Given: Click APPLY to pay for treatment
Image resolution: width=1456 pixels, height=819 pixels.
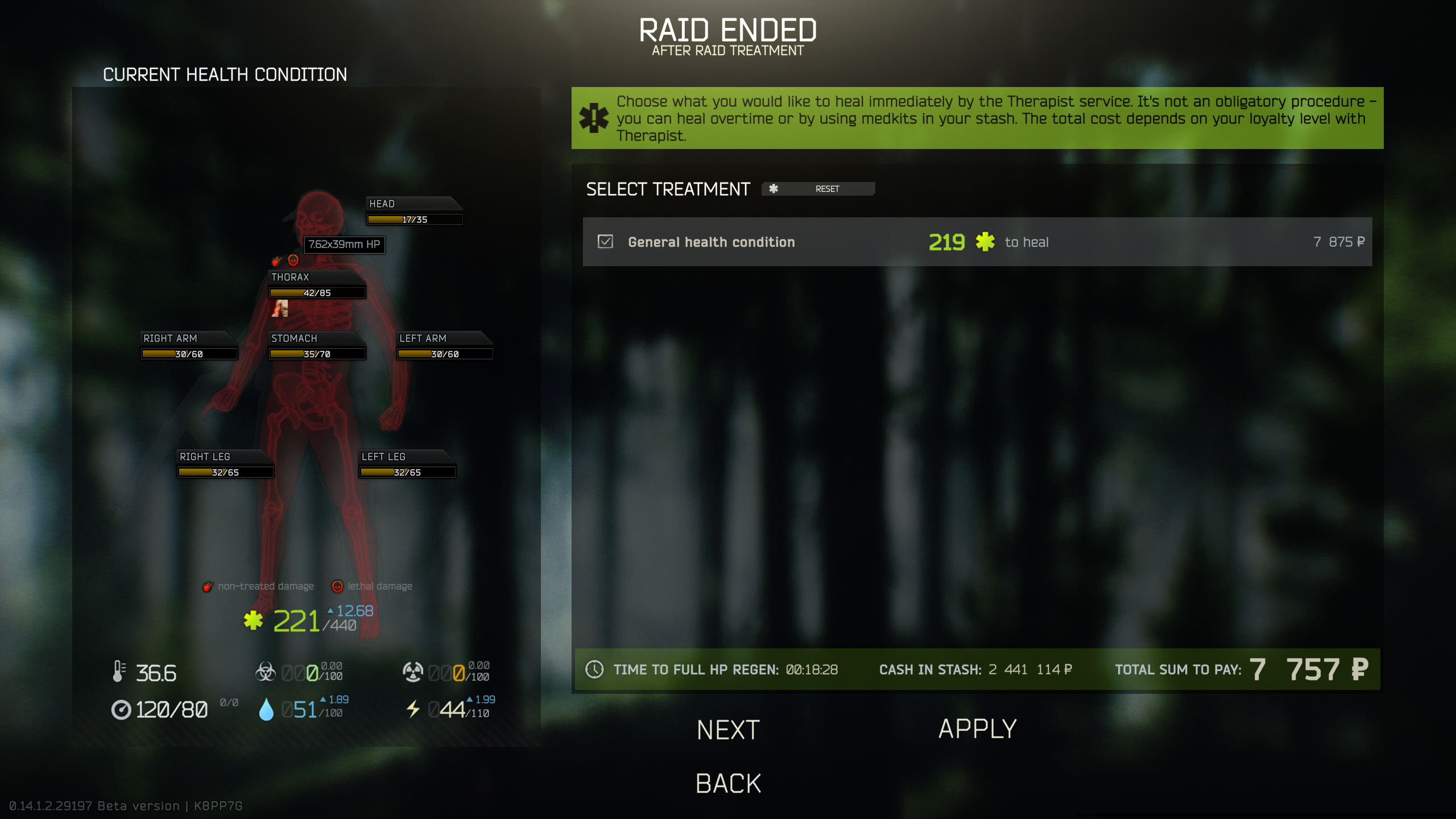Looking at the screenshot, I should (977, 729).
